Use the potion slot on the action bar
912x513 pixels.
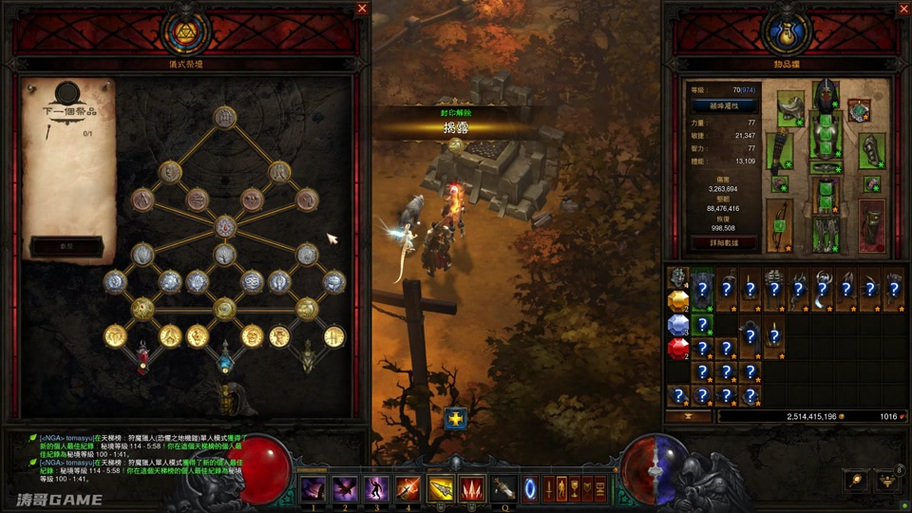click(x=504, y=489)
